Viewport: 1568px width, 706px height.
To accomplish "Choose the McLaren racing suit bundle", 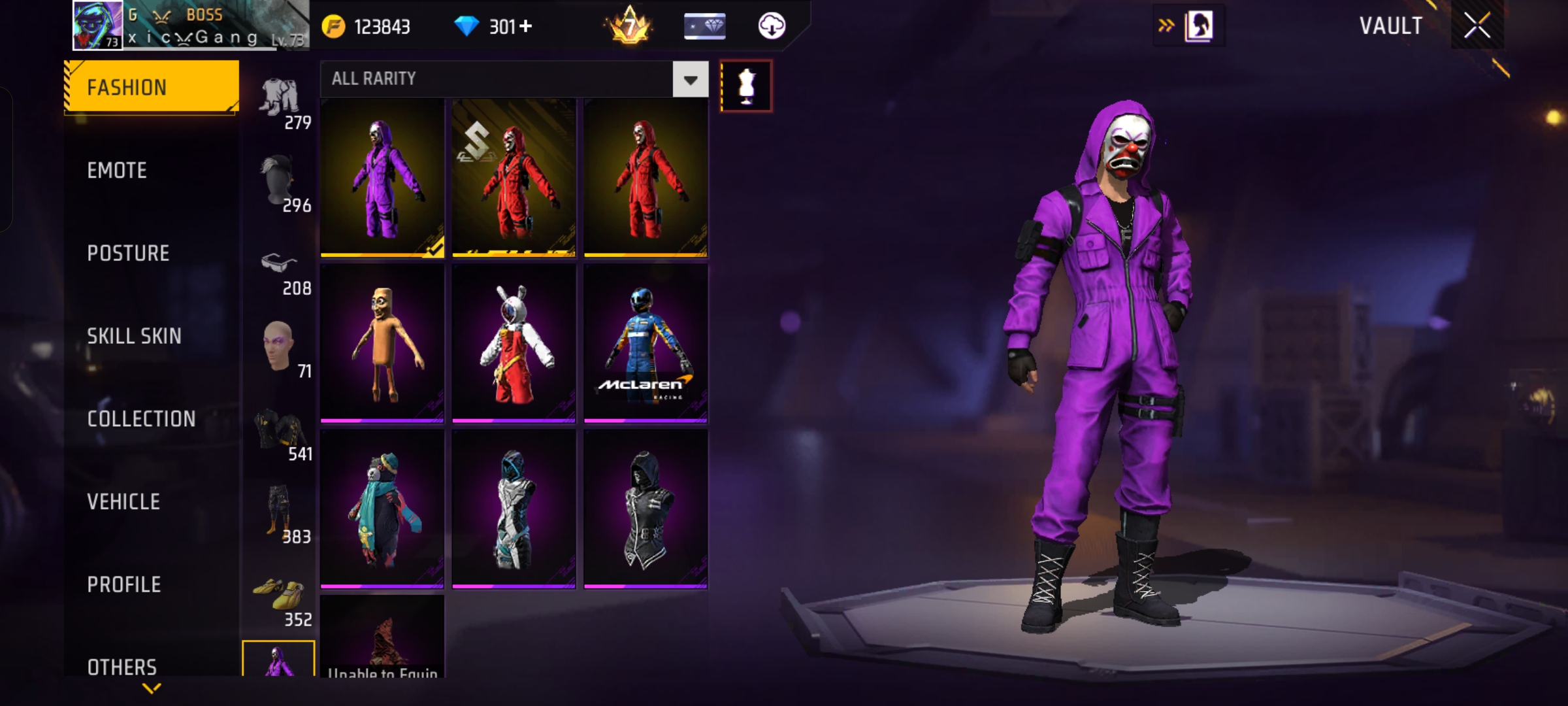I will click(645, 343).
